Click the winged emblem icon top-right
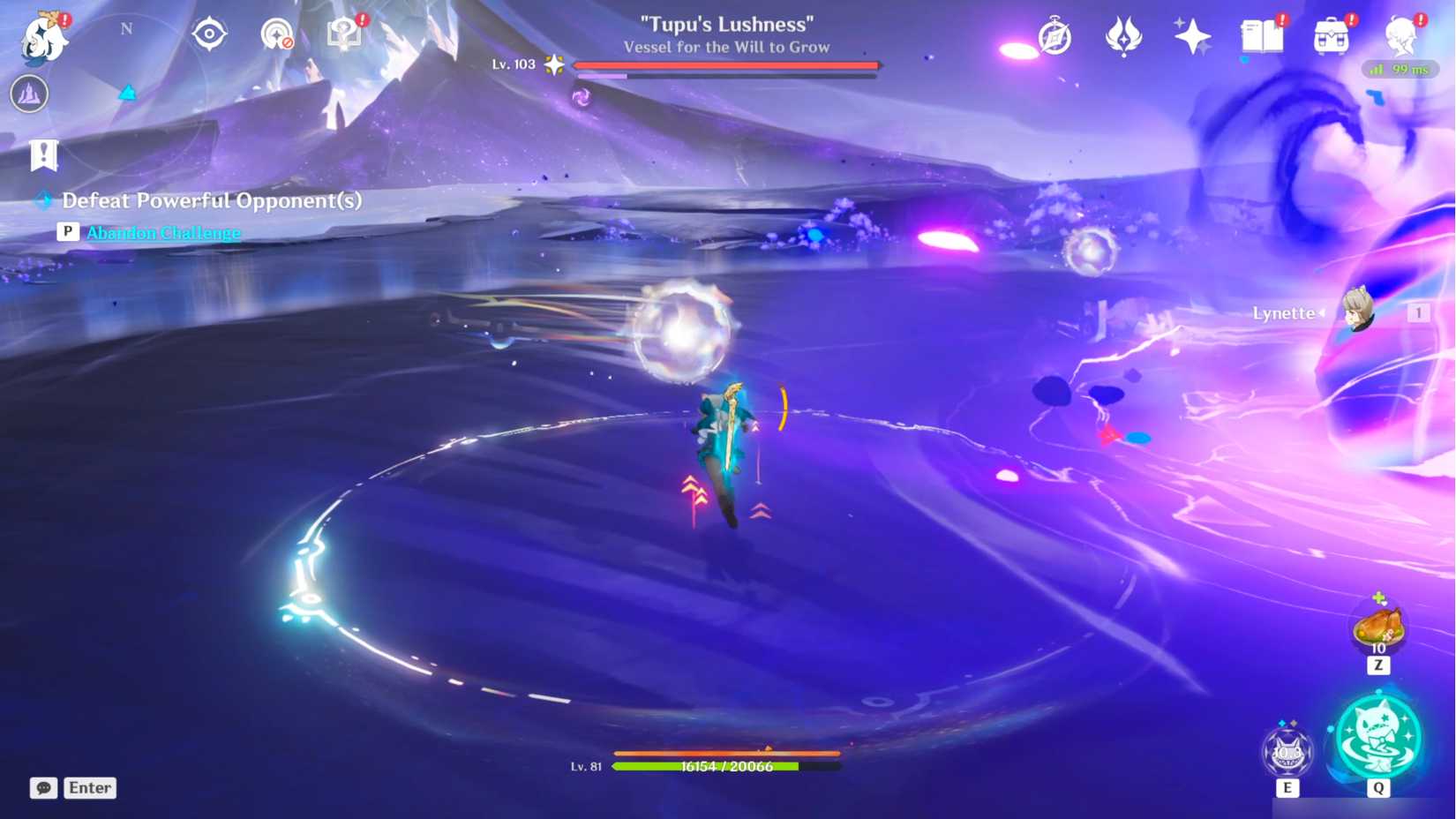 coord(1122,37)
